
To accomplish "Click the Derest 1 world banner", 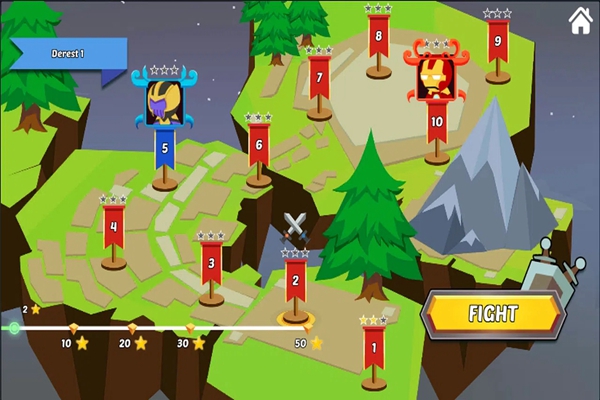I will click(68, 53).
